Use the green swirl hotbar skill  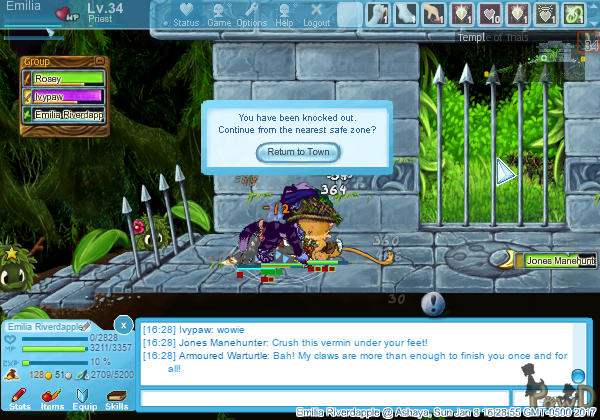[574, 14]
